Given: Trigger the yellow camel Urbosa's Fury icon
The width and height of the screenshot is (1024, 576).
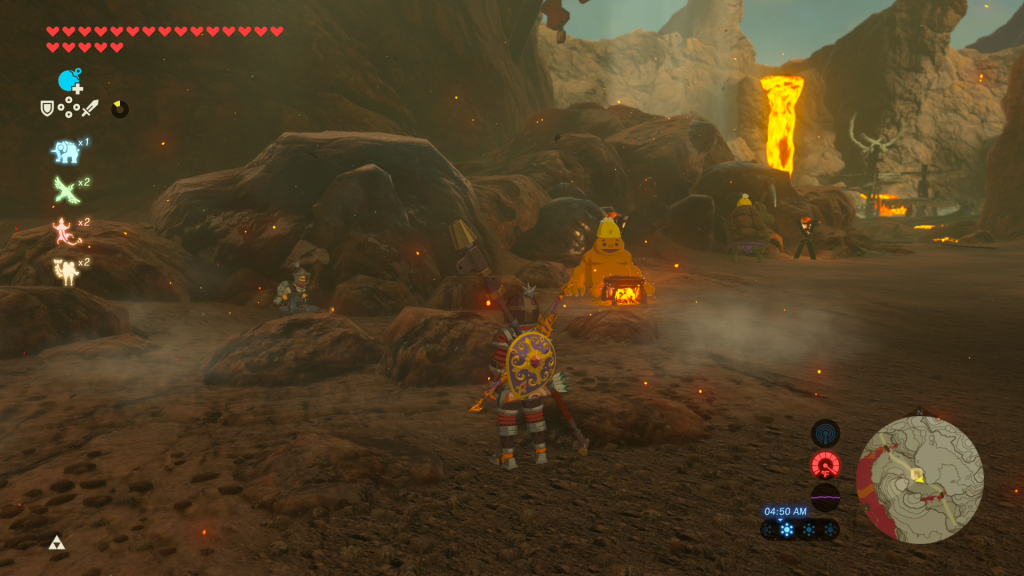Looking at the screenshot, I should 65,270.
